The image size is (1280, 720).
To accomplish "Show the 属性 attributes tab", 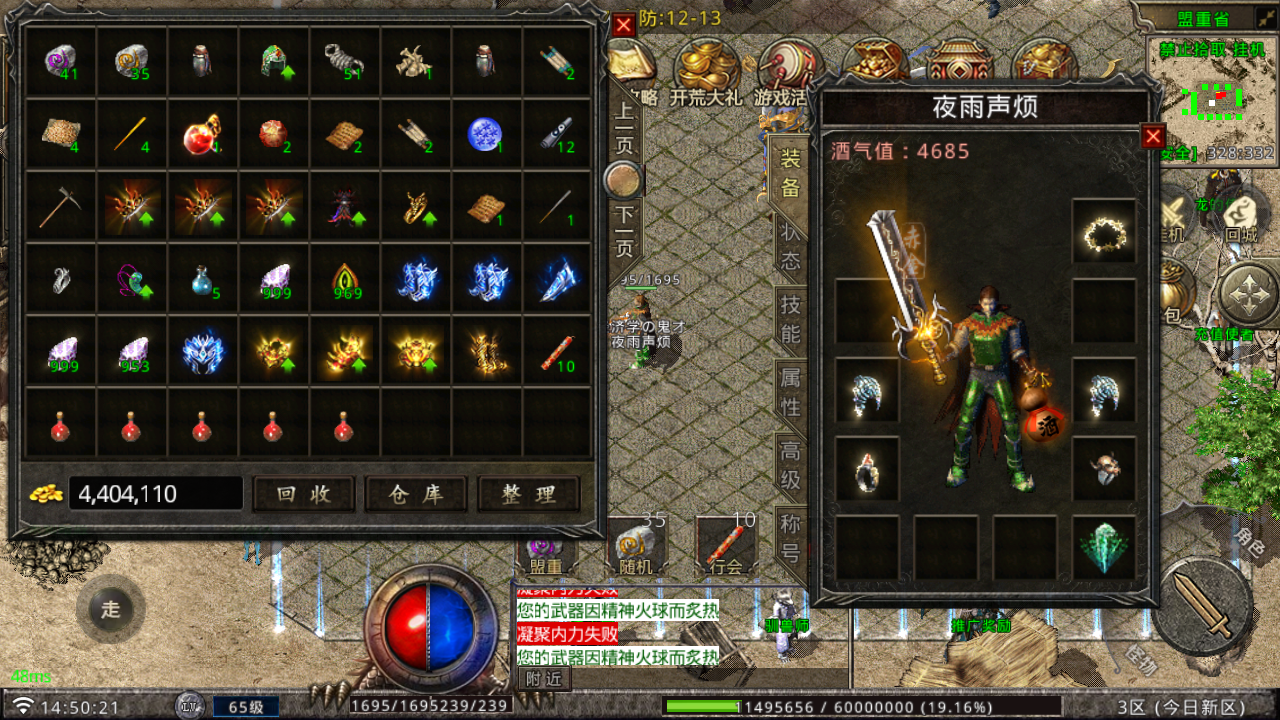I will (790, 392).
